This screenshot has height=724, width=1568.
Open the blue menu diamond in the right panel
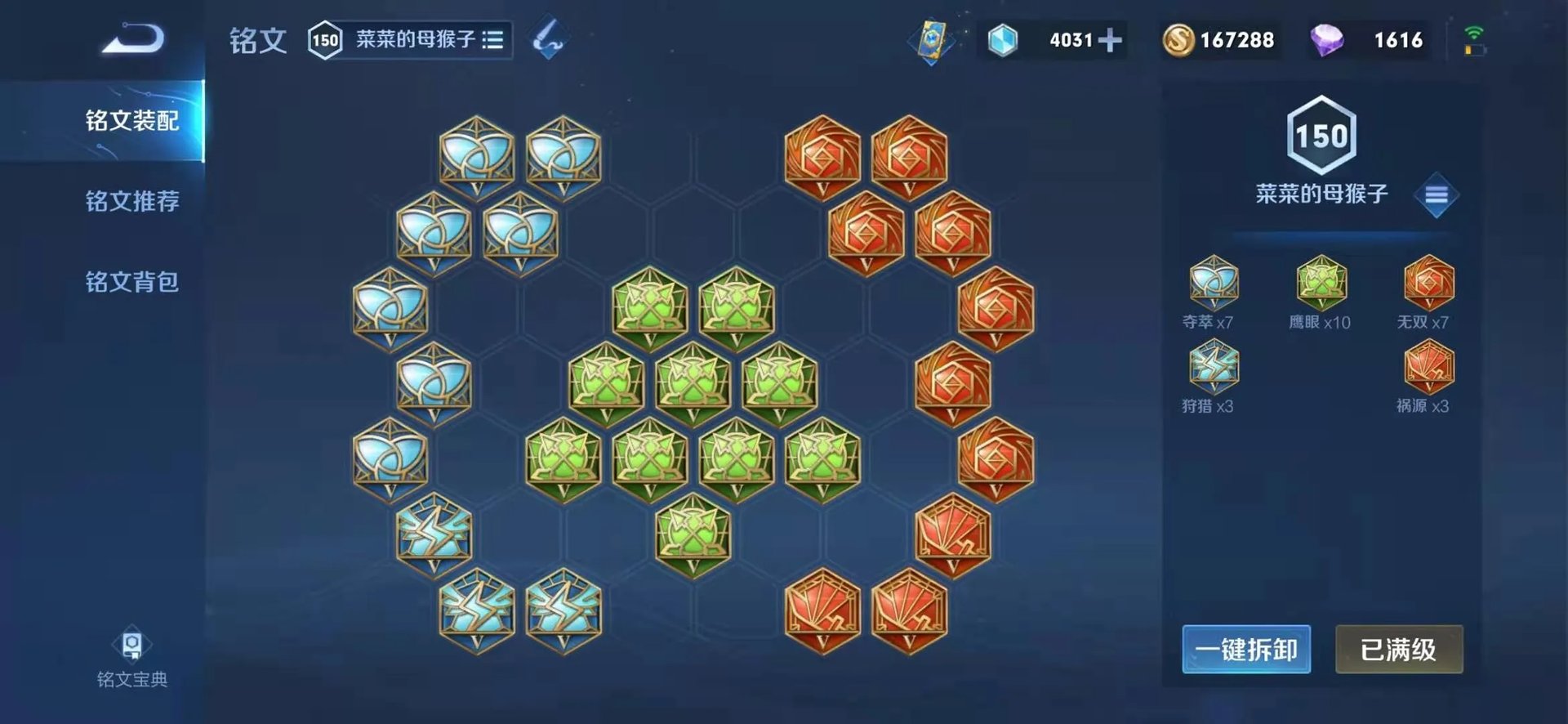(x=1438, y=194)
